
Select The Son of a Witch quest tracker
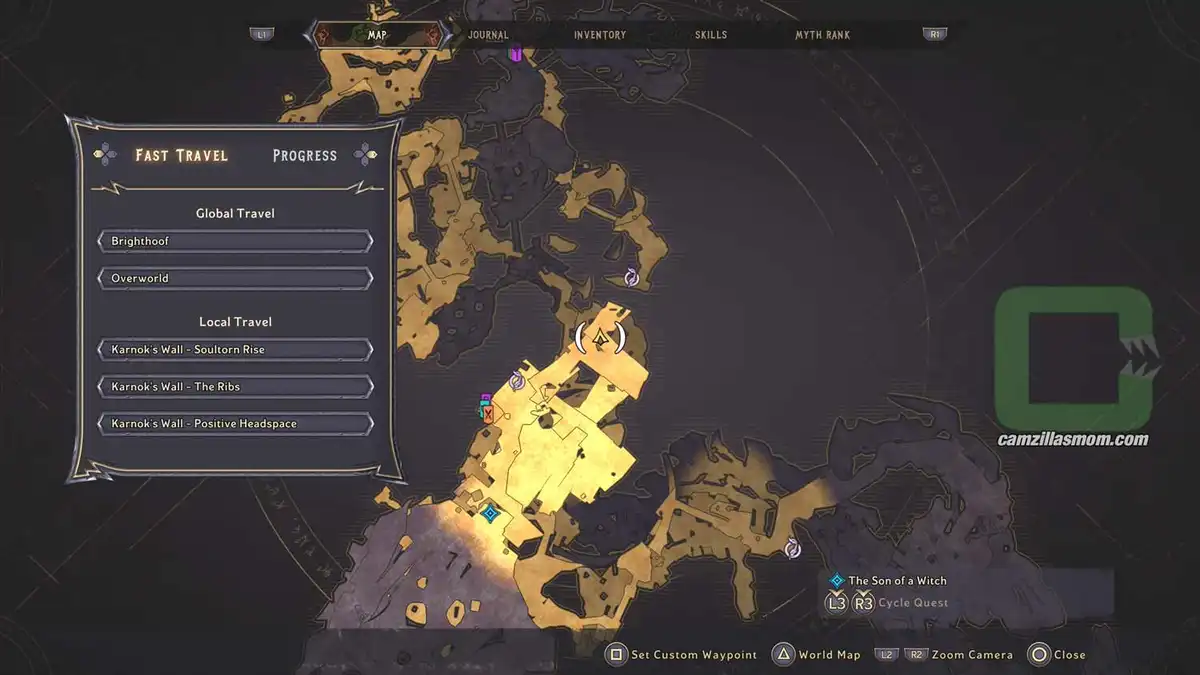point(897,580)
